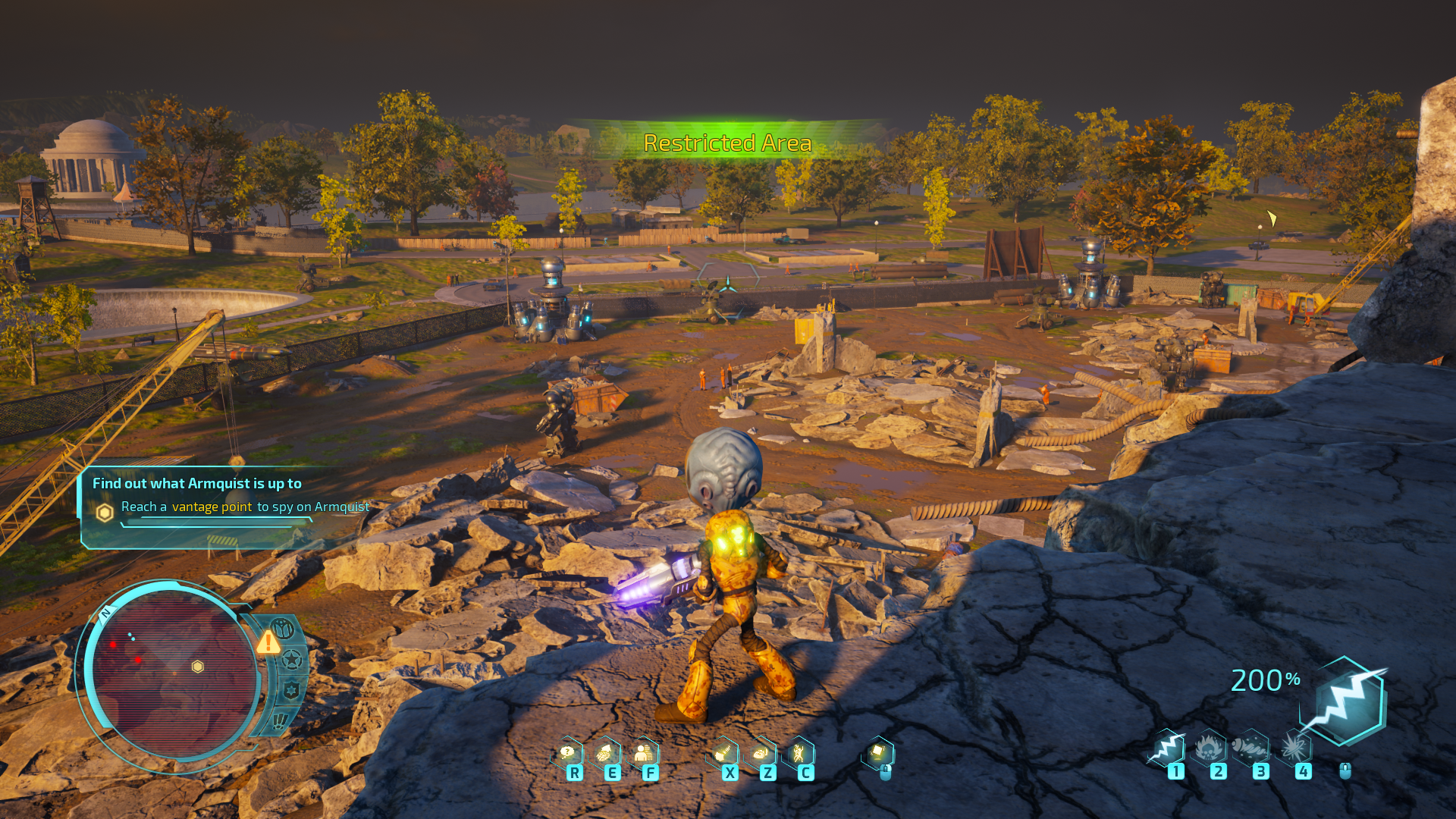Click the Restricted Area banner
The image size is (1456, 819).
727,143
